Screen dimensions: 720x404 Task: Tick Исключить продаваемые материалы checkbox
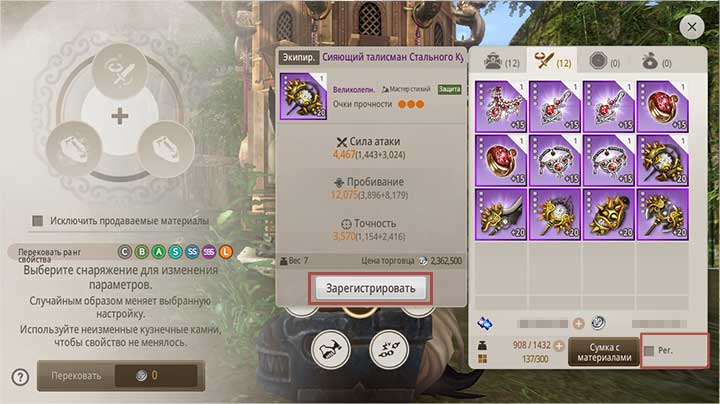coord(38,220)
